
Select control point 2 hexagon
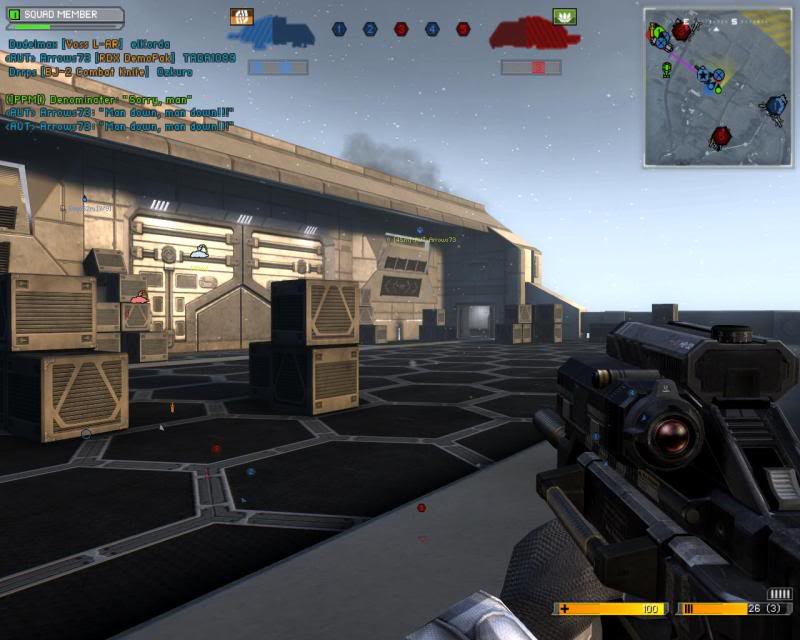coord(370,30)
